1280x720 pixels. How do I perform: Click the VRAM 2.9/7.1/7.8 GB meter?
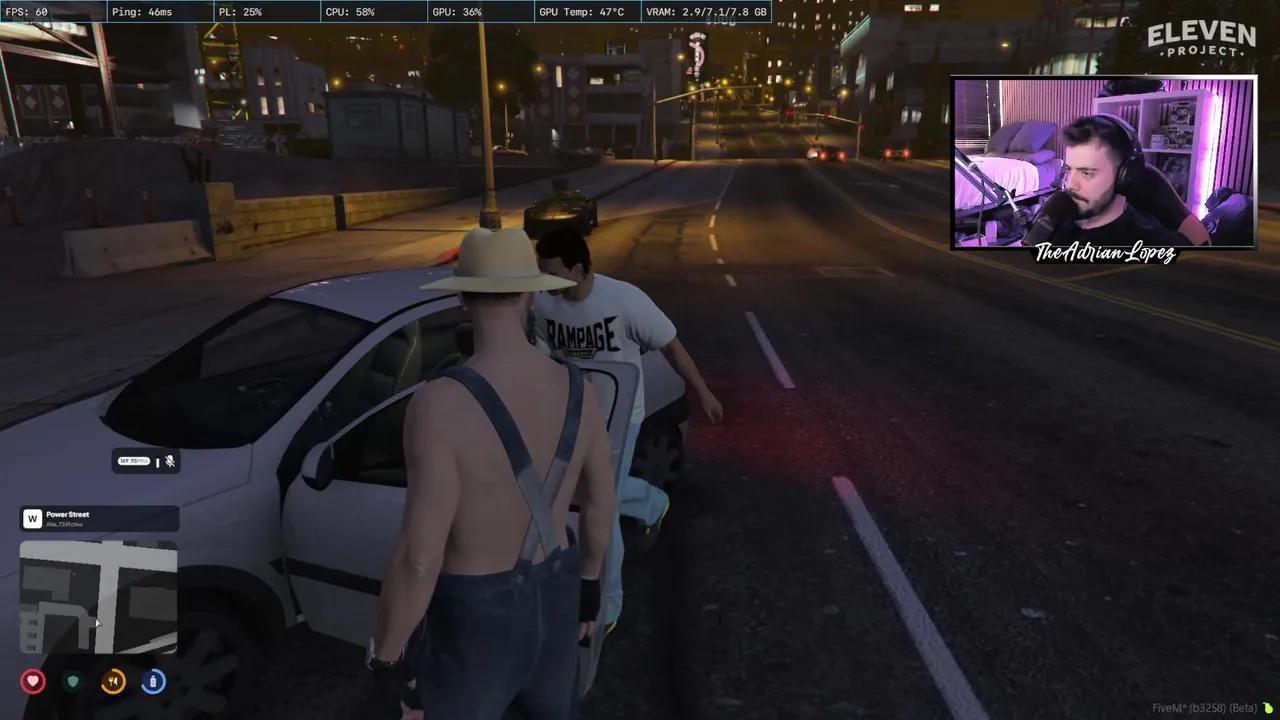[x=705, y=12]
